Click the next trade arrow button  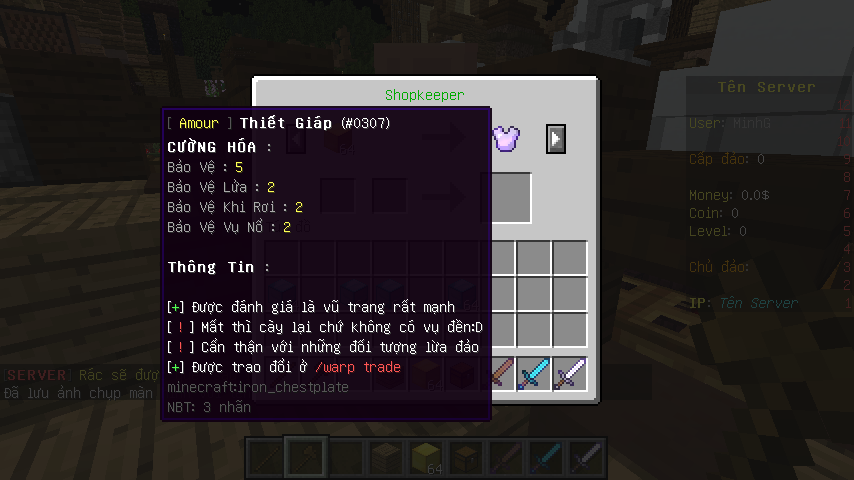tap(556, 138)
